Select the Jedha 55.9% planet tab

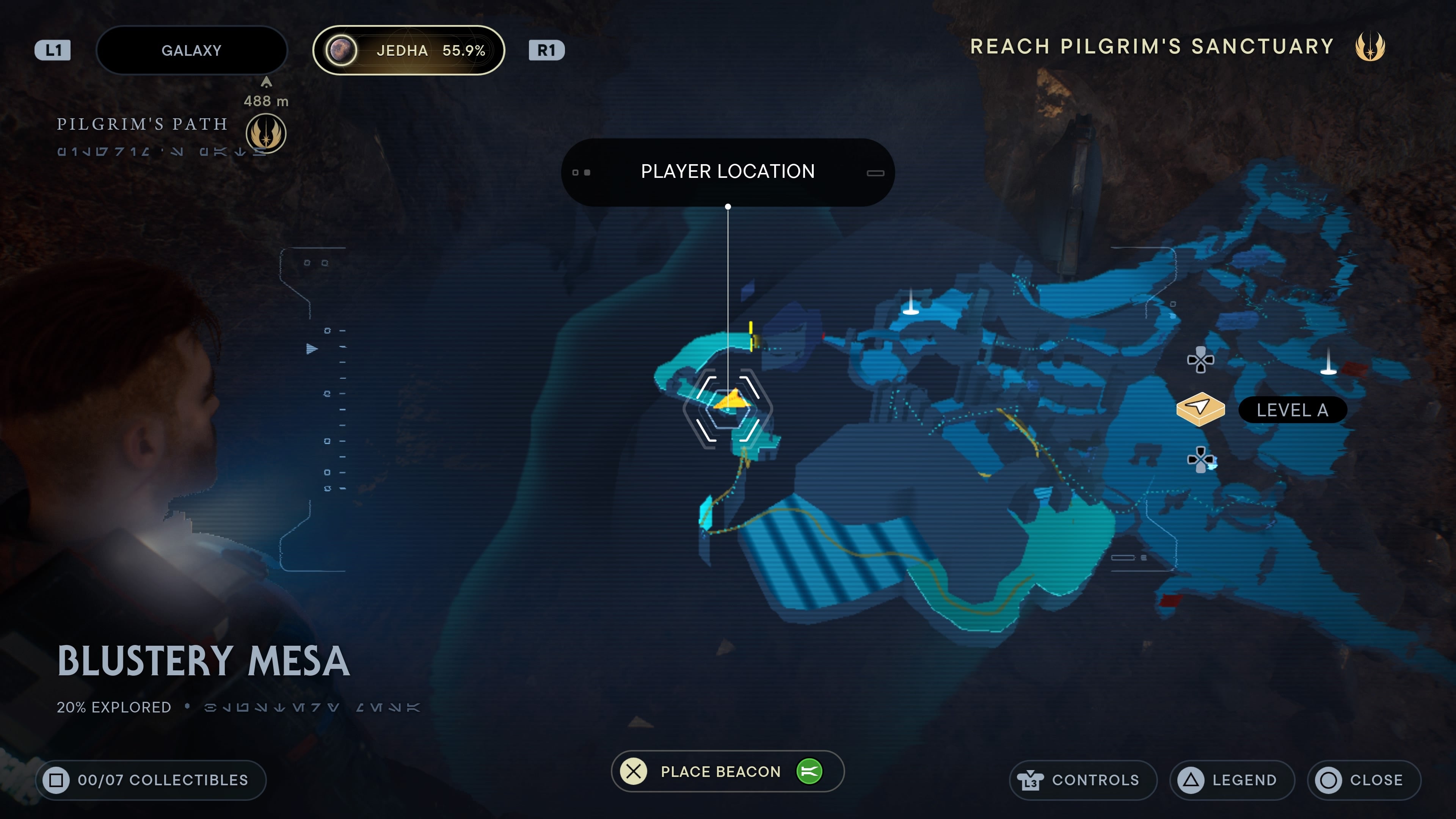(408, 50)
